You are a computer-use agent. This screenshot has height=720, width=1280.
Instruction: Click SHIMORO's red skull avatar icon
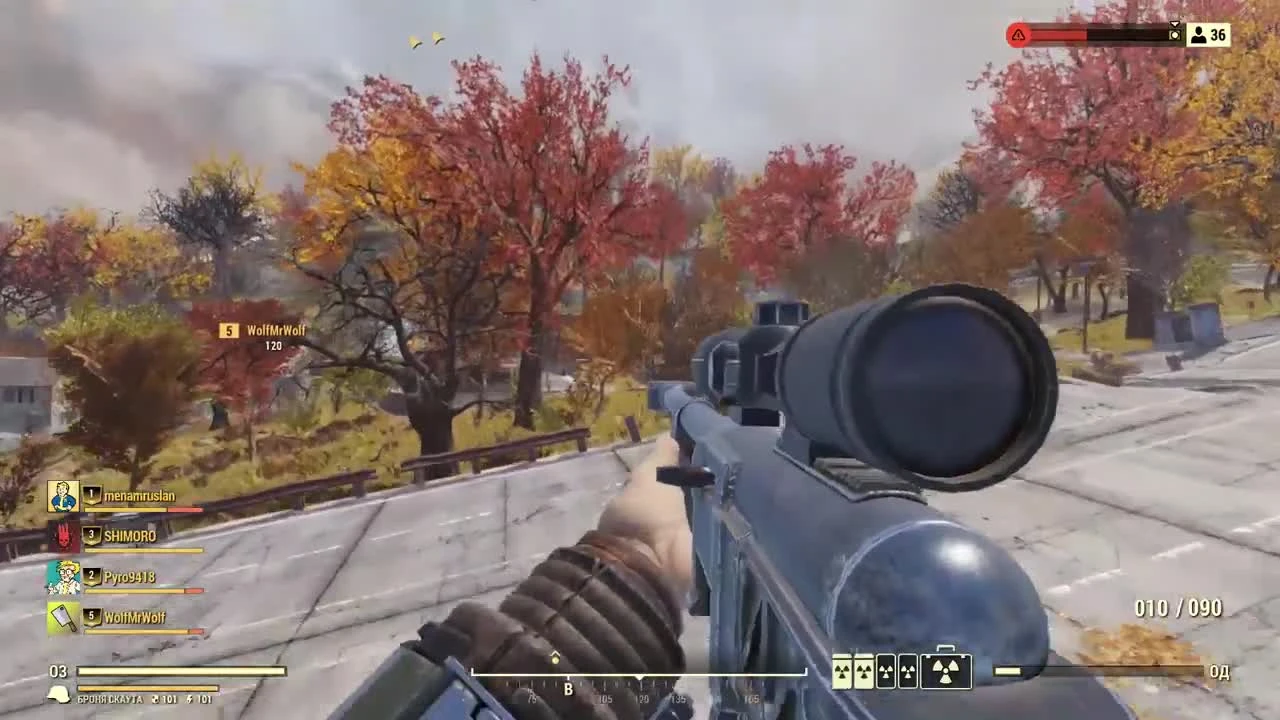[63, 536]
